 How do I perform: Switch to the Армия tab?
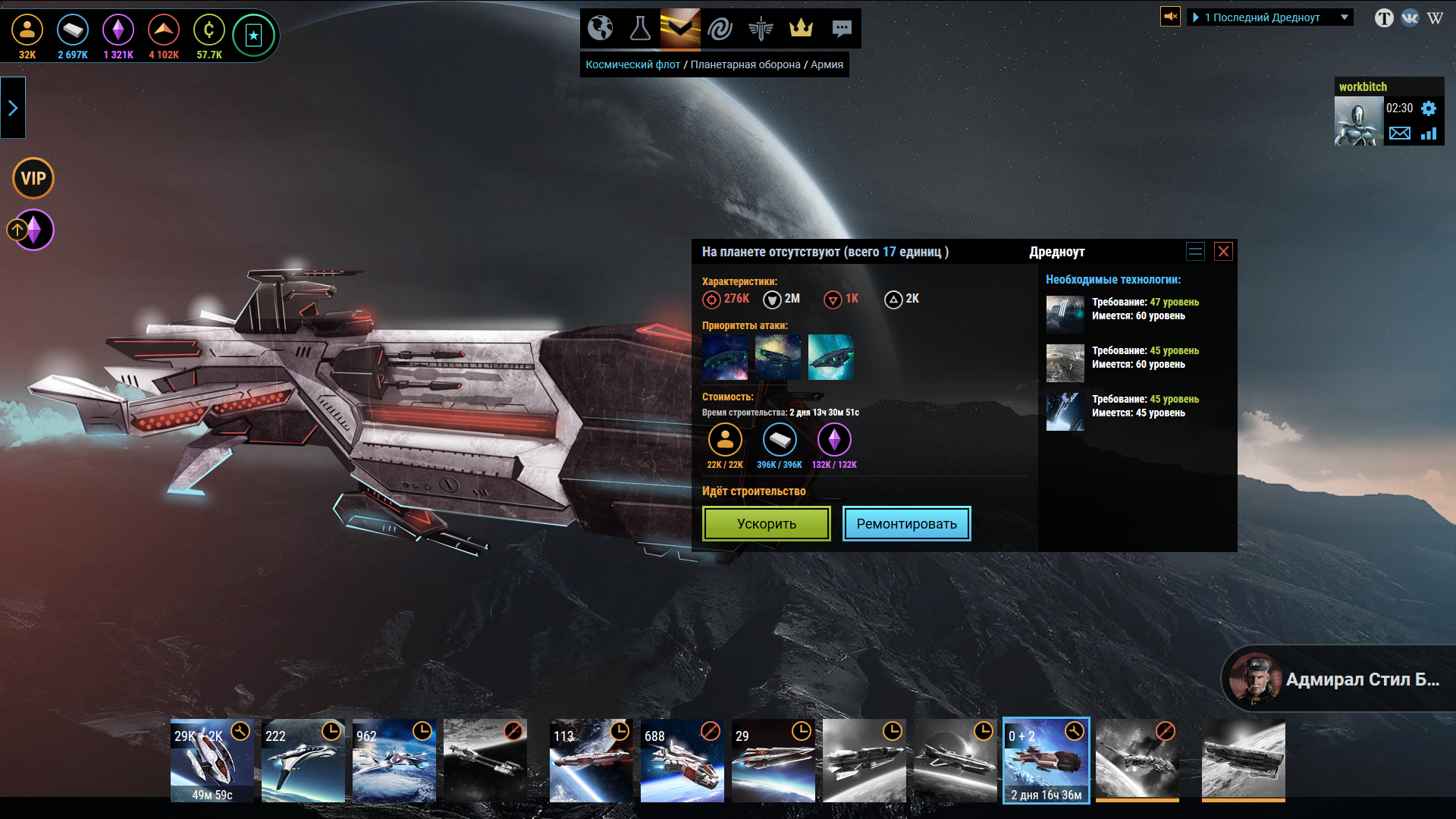827,64
